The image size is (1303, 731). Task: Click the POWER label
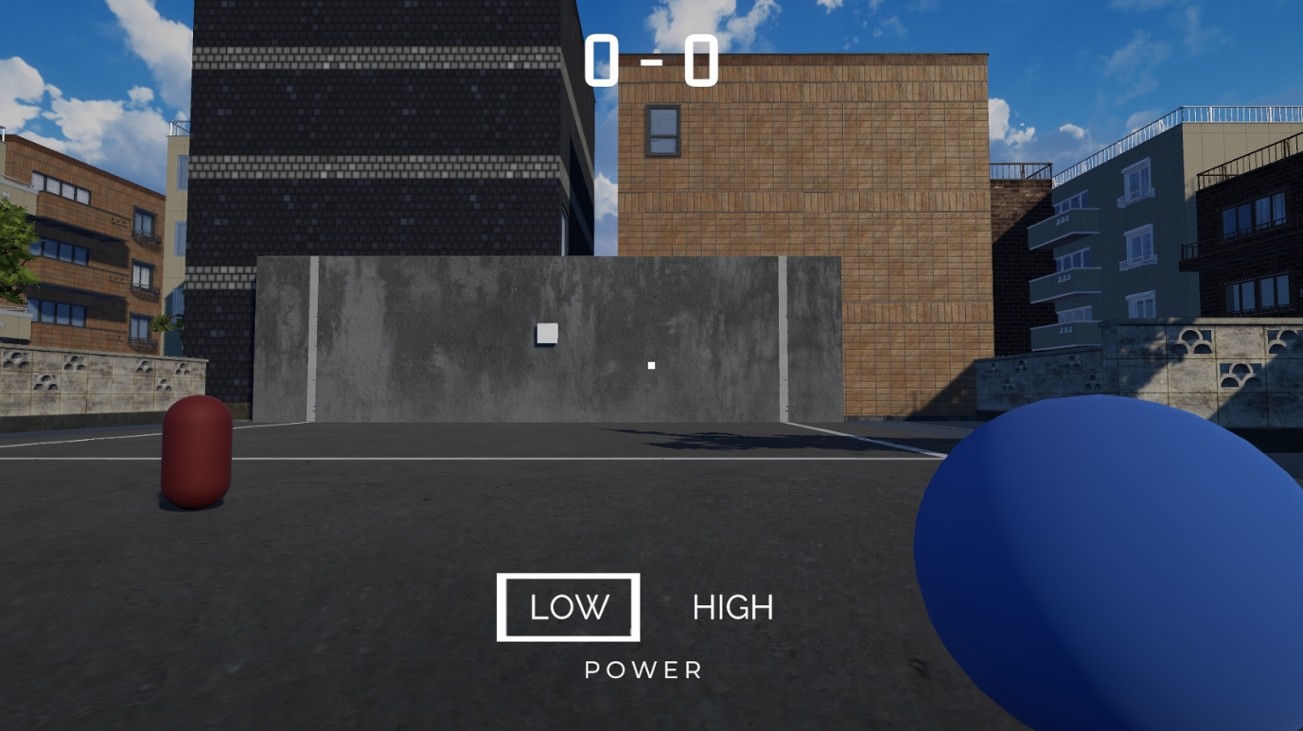click(x=643, y=670)
